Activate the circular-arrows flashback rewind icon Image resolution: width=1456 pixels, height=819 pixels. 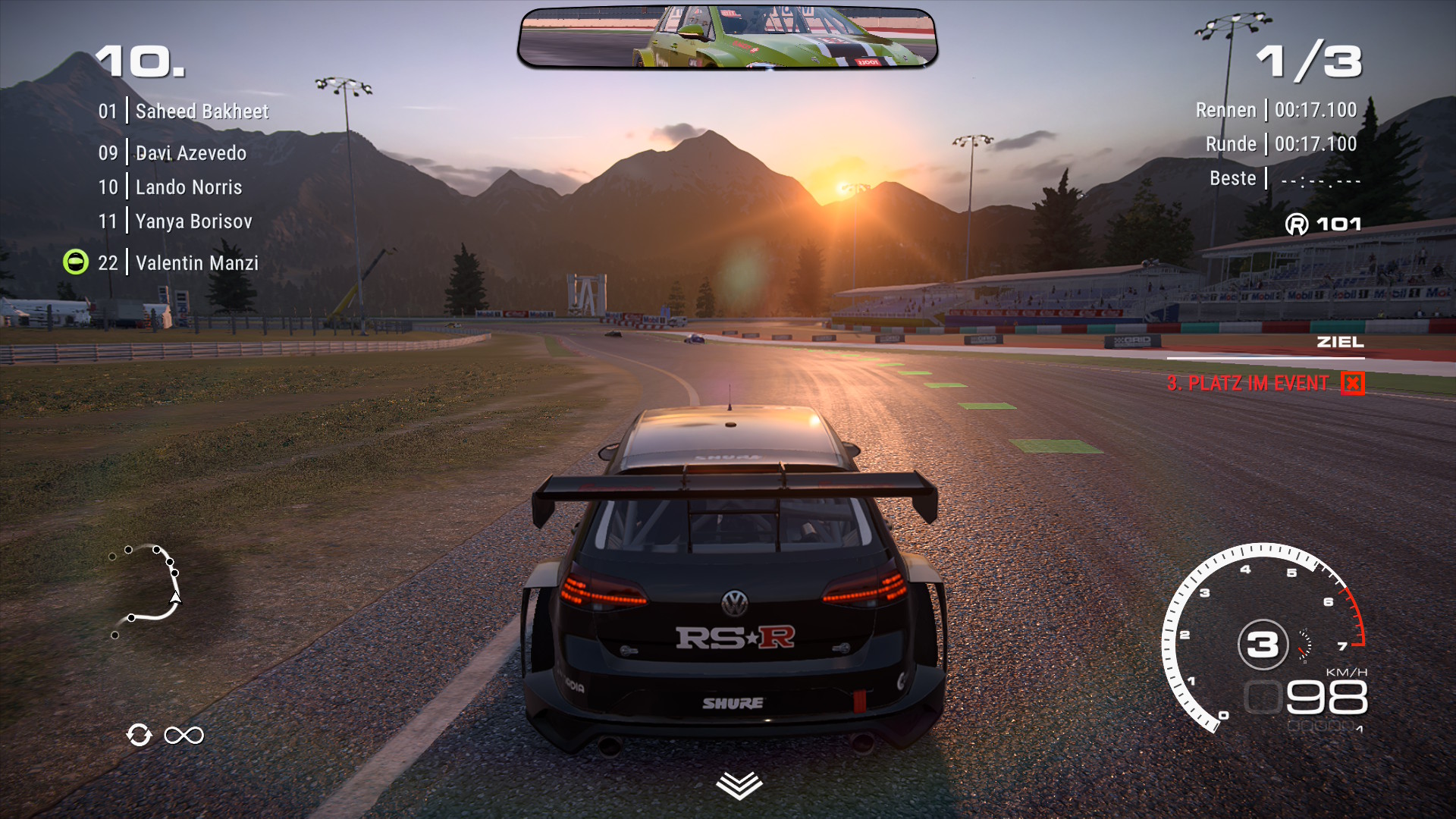140,735
